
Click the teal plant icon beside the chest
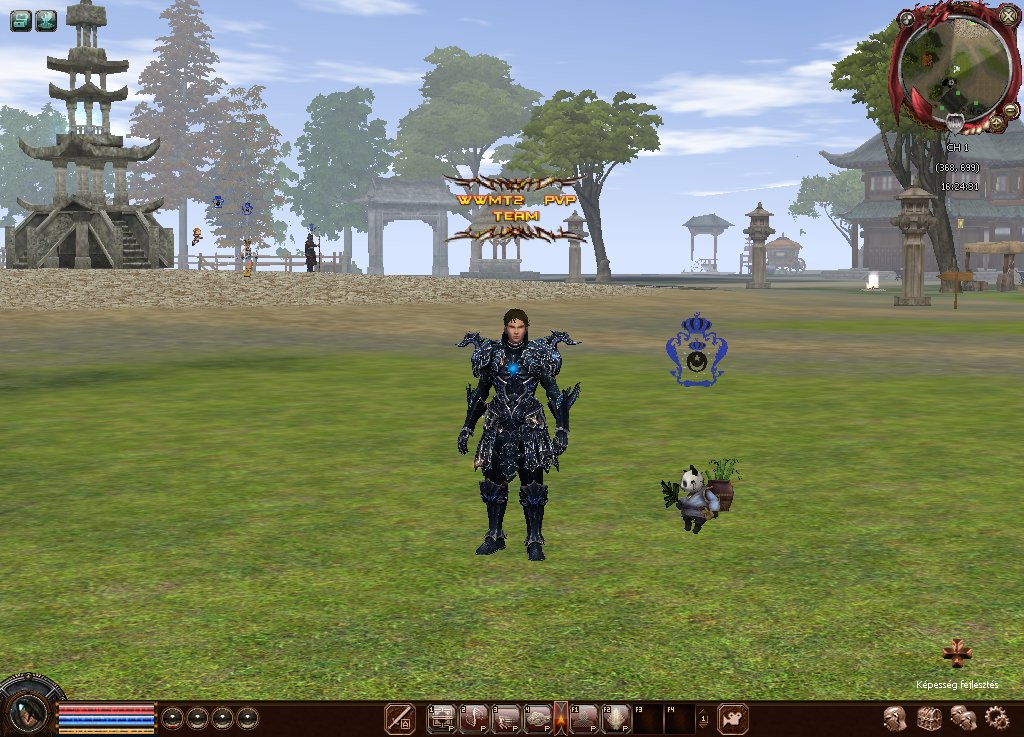coord(46,20)
